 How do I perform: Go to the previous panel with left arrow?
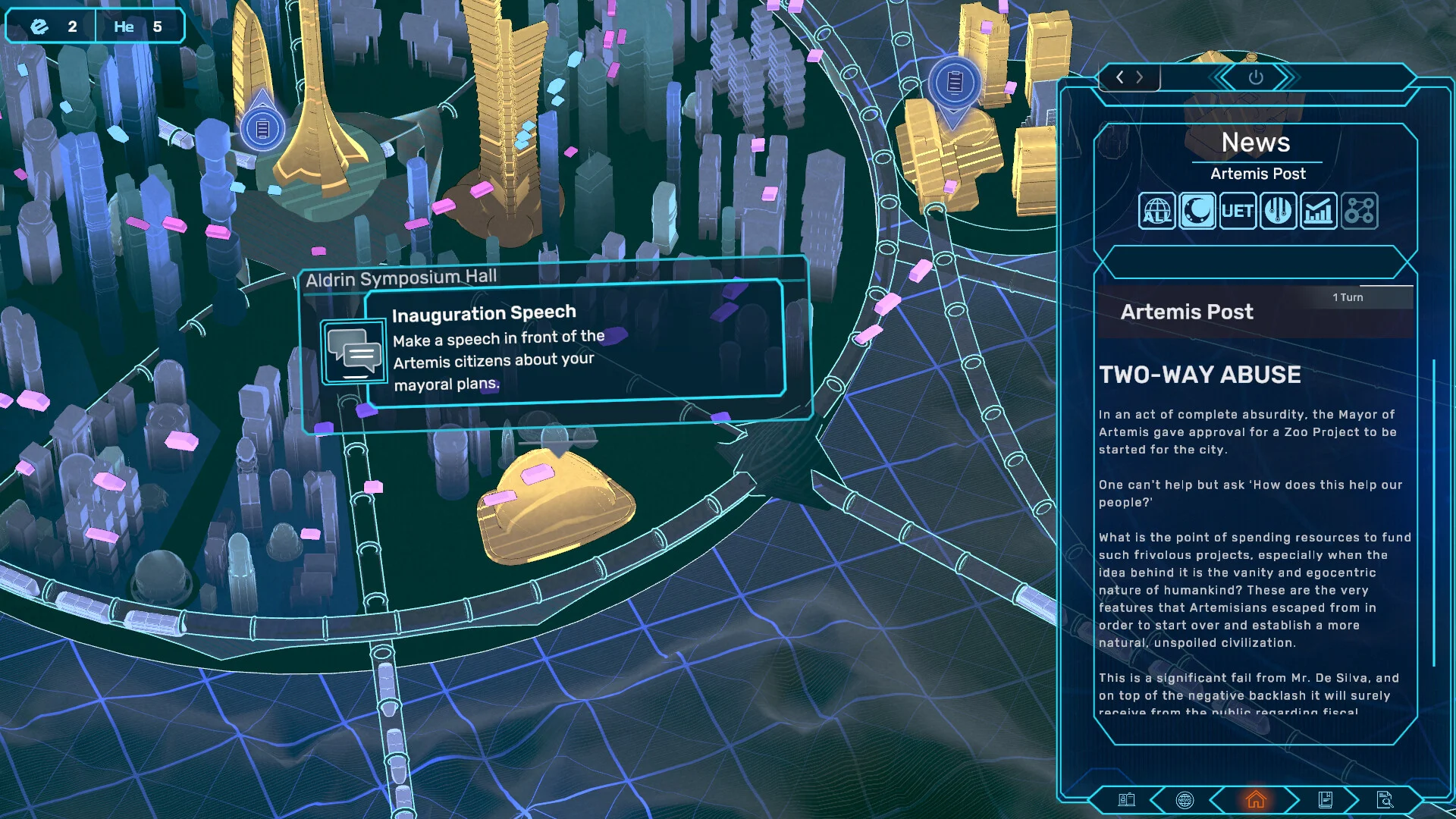point(1119,77)
